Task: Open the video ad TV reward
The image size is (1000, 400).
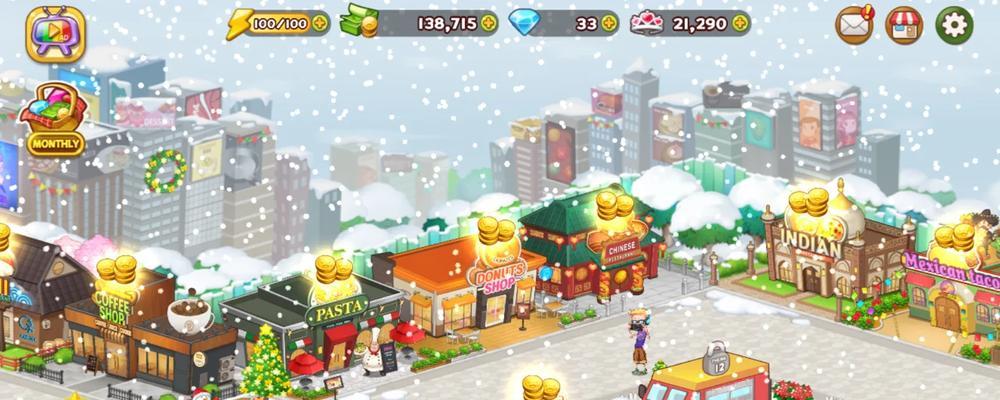Action: tap(56, 34)
